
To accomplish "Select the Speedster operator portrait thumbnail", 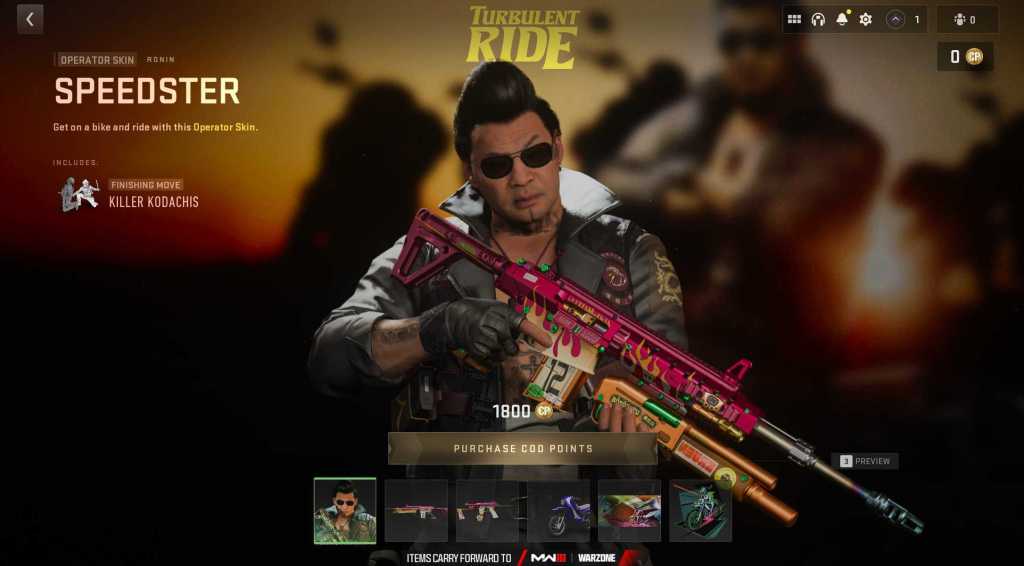I will pos(345,510).
